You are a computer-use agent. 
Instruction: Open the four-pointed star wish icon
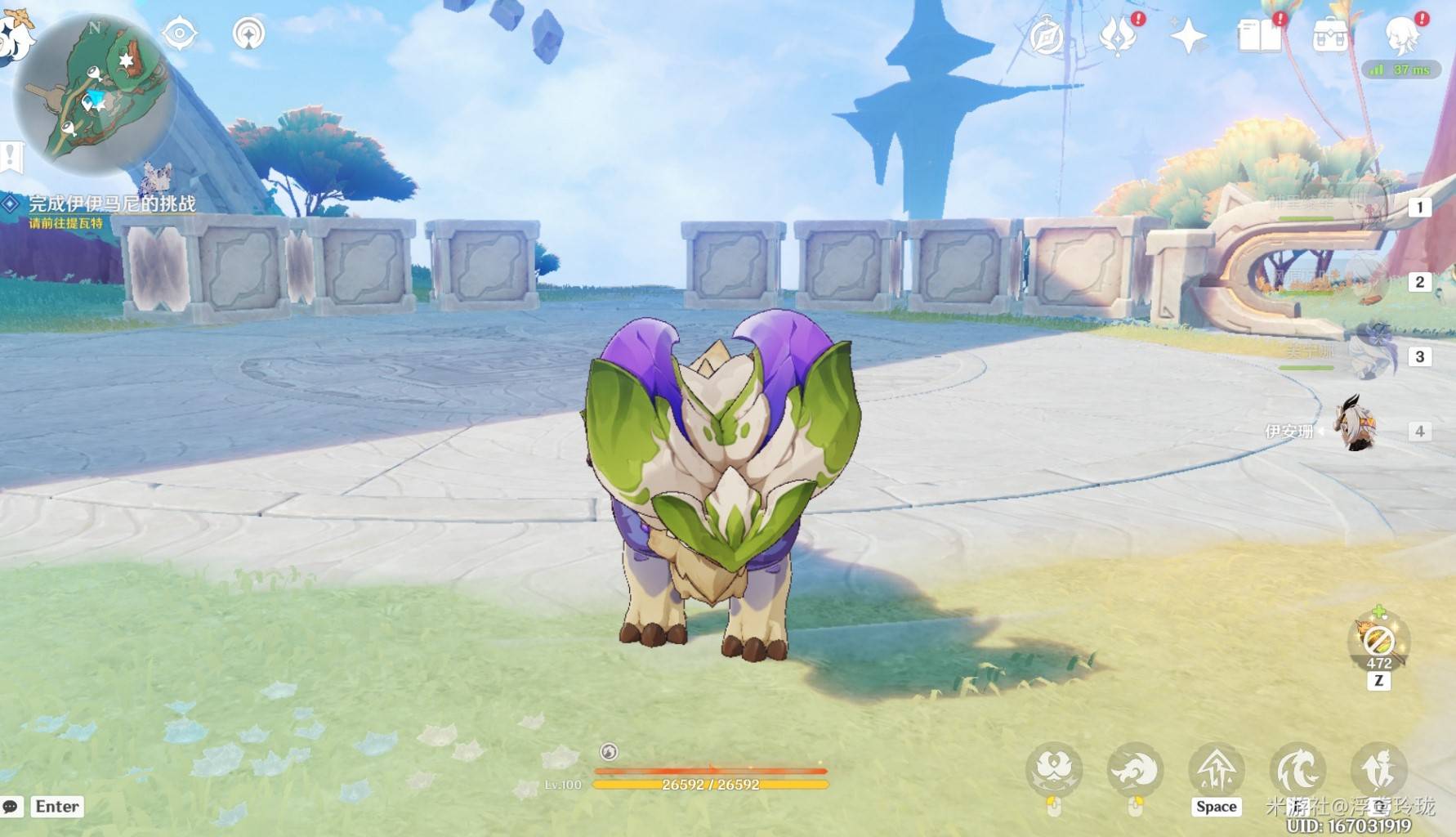(1187, 36)
